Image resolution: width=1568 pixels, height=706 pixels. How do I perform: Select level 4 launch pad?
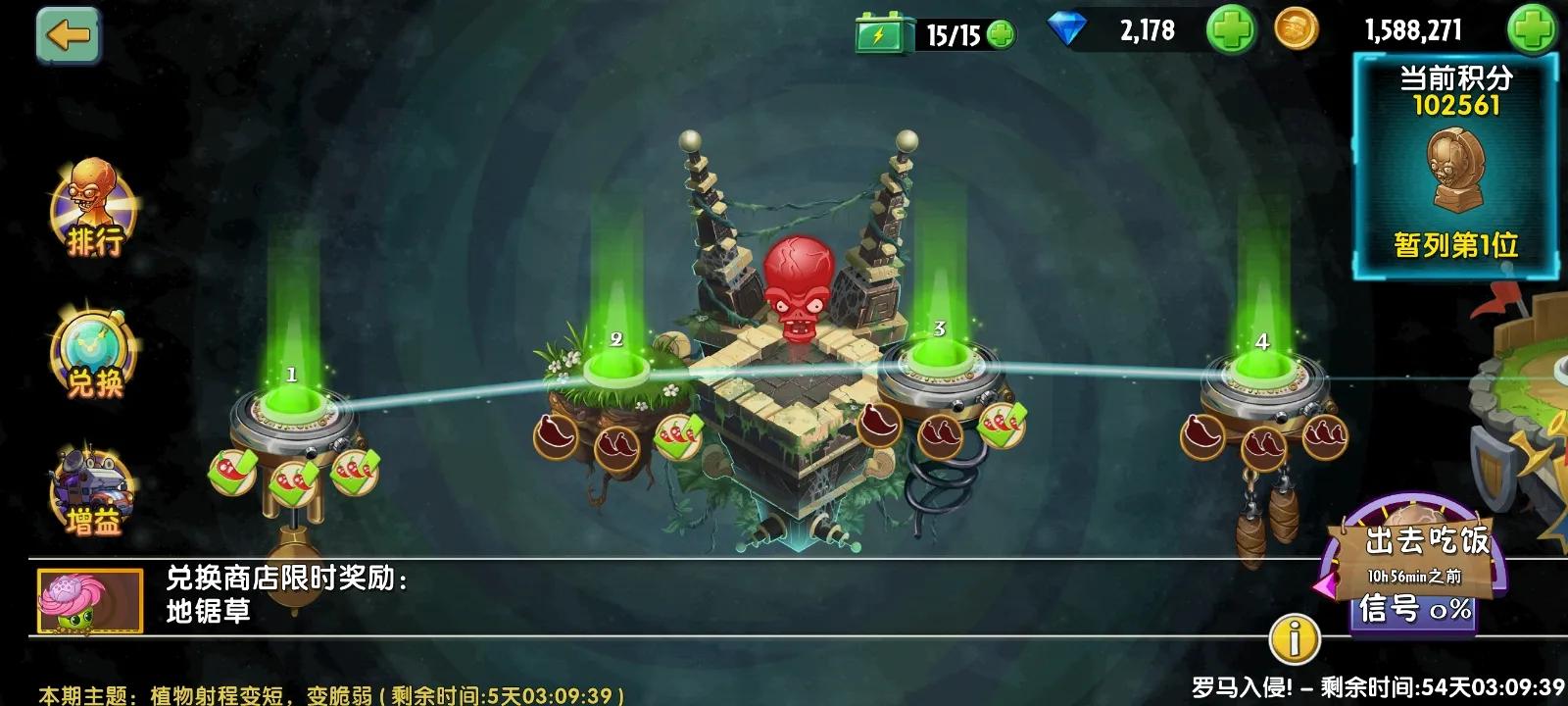point(1264,371)
